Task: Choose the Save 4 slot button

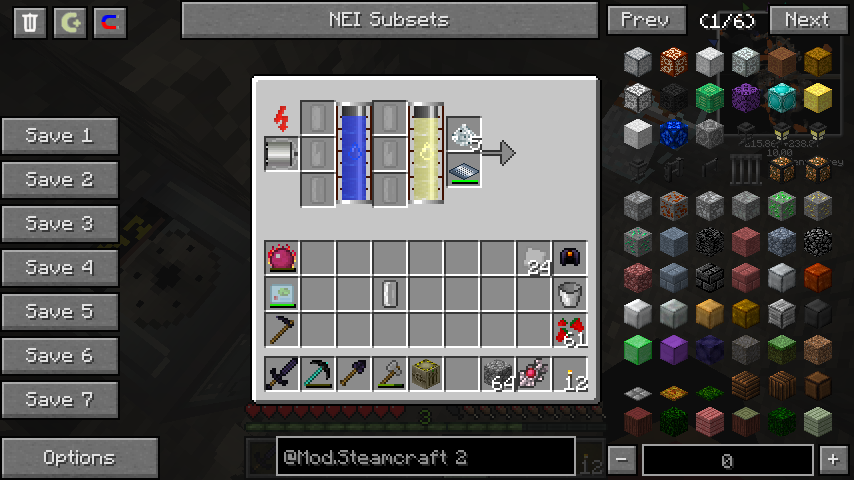Action: coord(60,268)
